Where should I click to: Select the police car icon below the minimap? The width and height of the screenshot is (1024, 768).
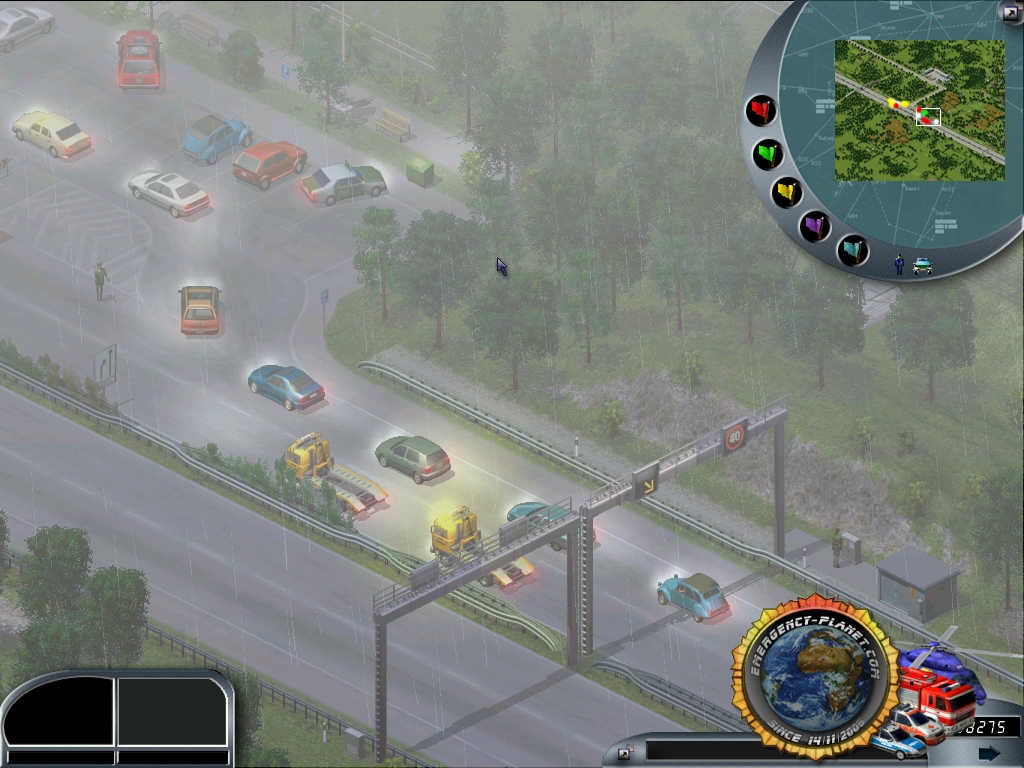[922, 266]
